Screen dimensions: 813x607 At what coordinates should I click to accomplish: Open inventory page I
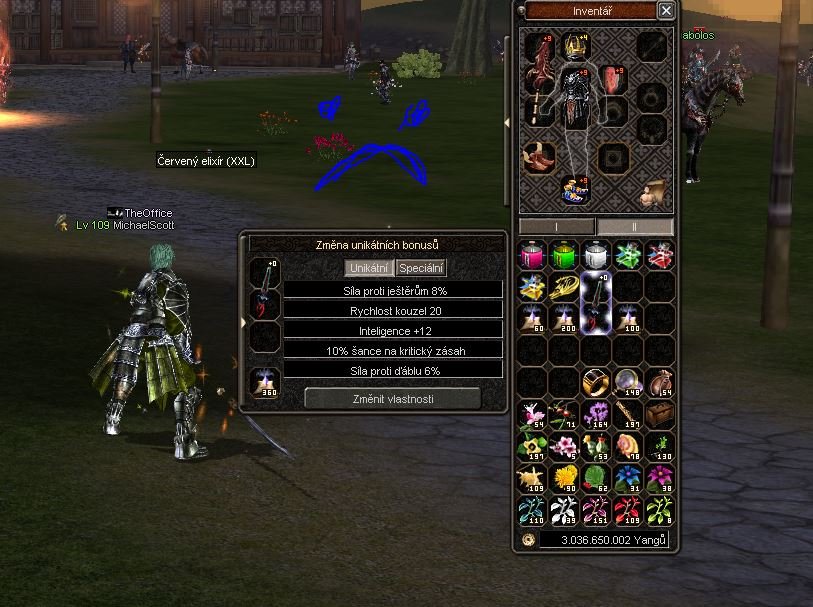pyautogui.click(x=556, y=227)
